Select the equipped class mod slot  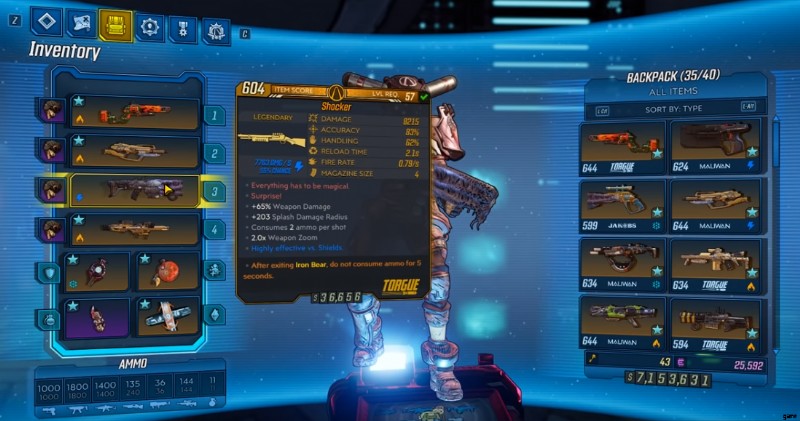(x=96, y=316)
